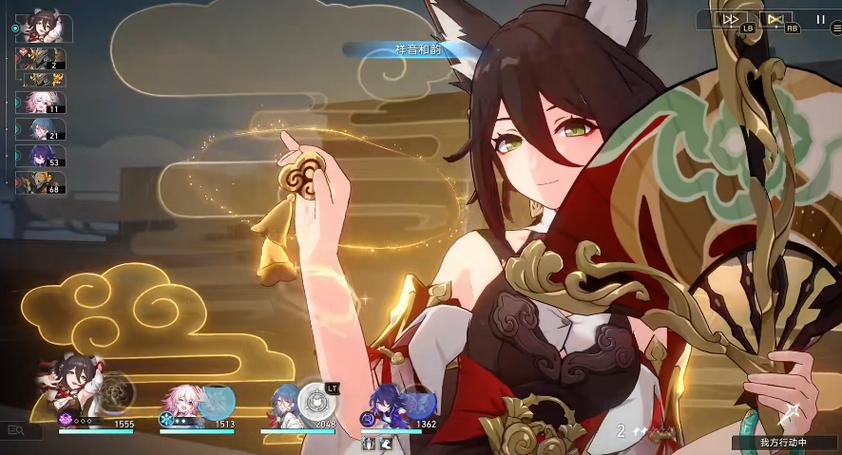Toggle the auto-battle button
Image resolution: width=842 pixels, height=455 pixels.
point(774,18)
